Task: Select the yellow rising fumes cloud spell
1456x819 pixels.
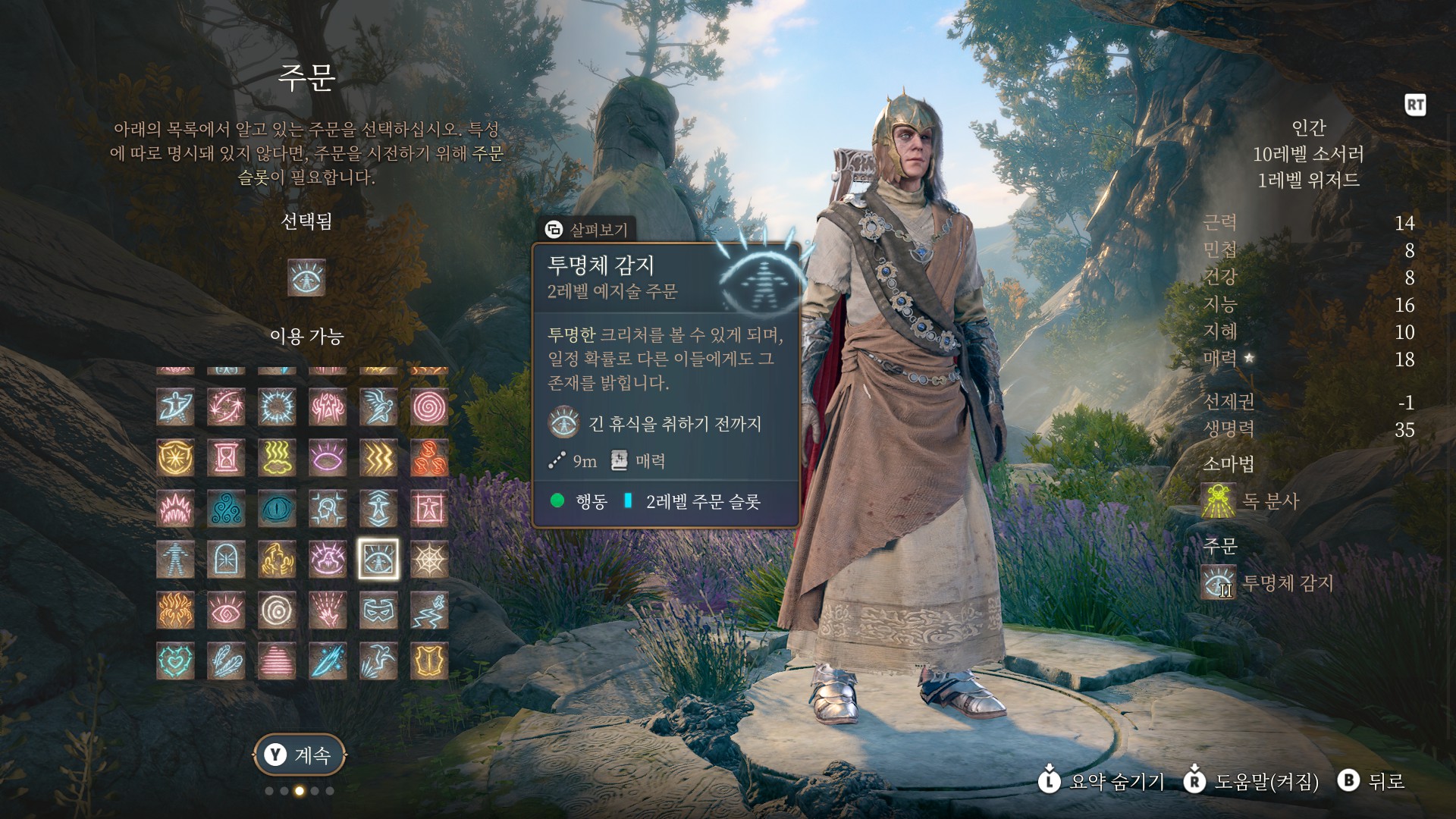Action: click(x=277, y=458)
